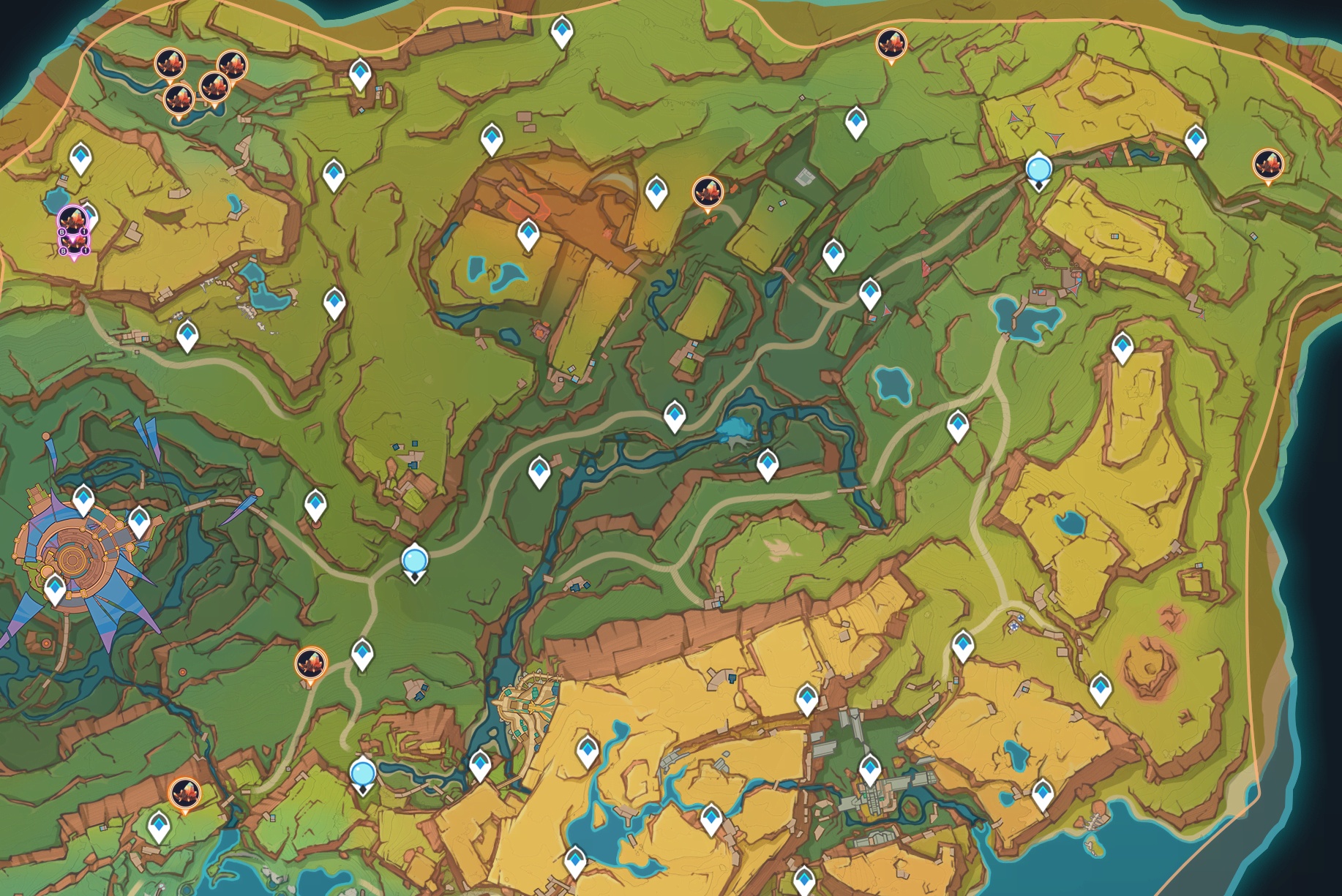1342x896 pixels.
Task: Select the crystal marker beside the road-fork path
Action: [x=311, y=664]
